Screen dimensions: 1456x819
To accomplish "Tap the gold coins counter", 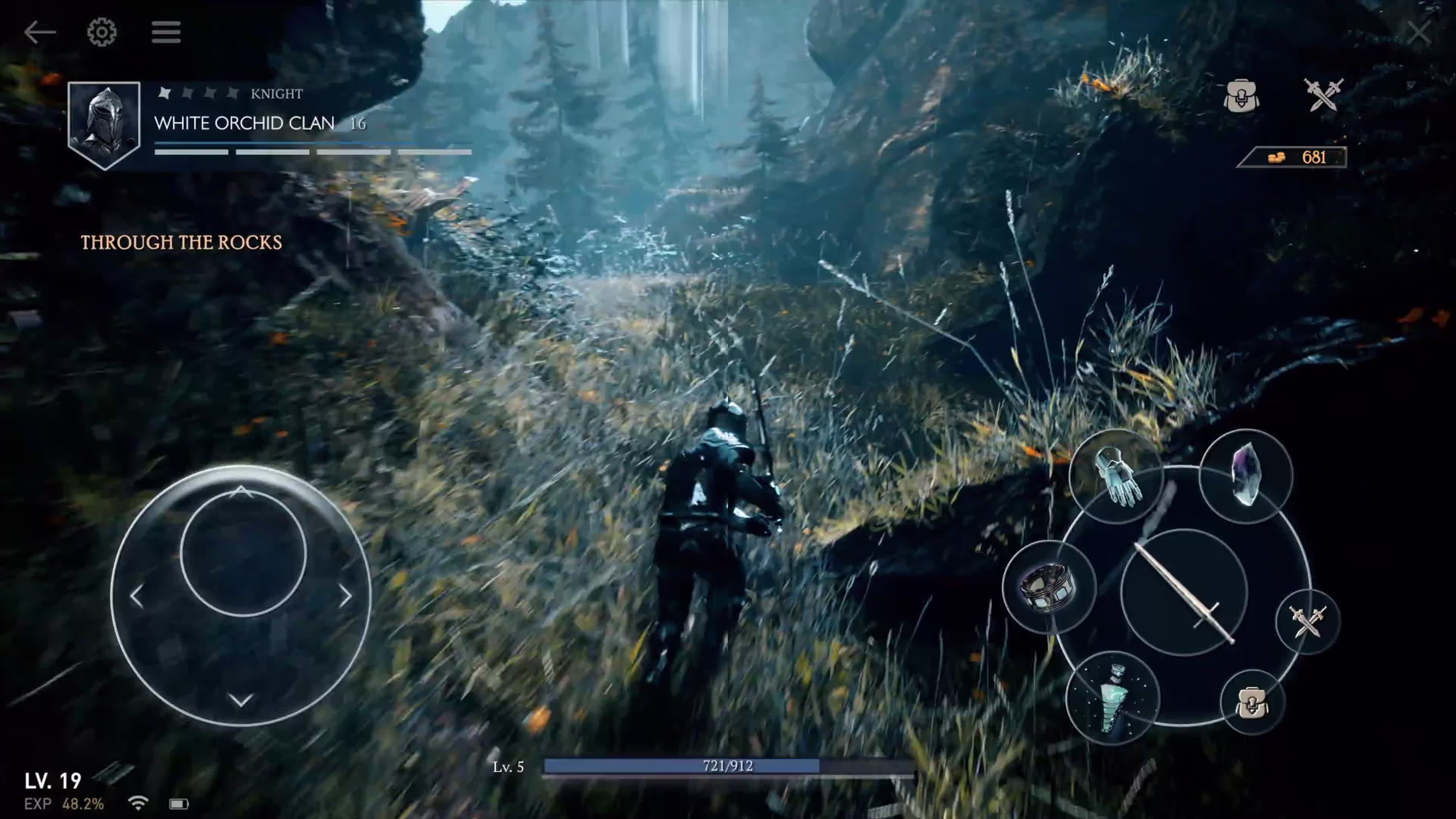I will (x=1293, y=157).
